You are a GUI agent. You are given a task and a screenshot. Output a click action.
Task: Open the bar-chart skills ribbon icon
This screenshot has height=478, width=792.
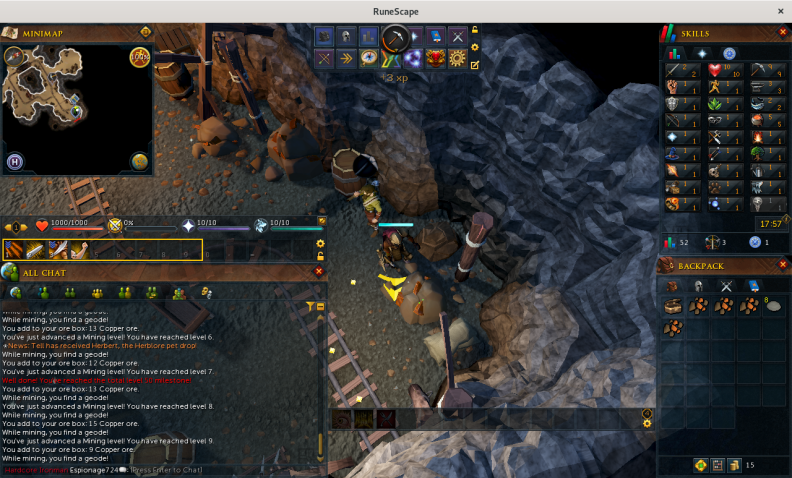click(368, 36)
